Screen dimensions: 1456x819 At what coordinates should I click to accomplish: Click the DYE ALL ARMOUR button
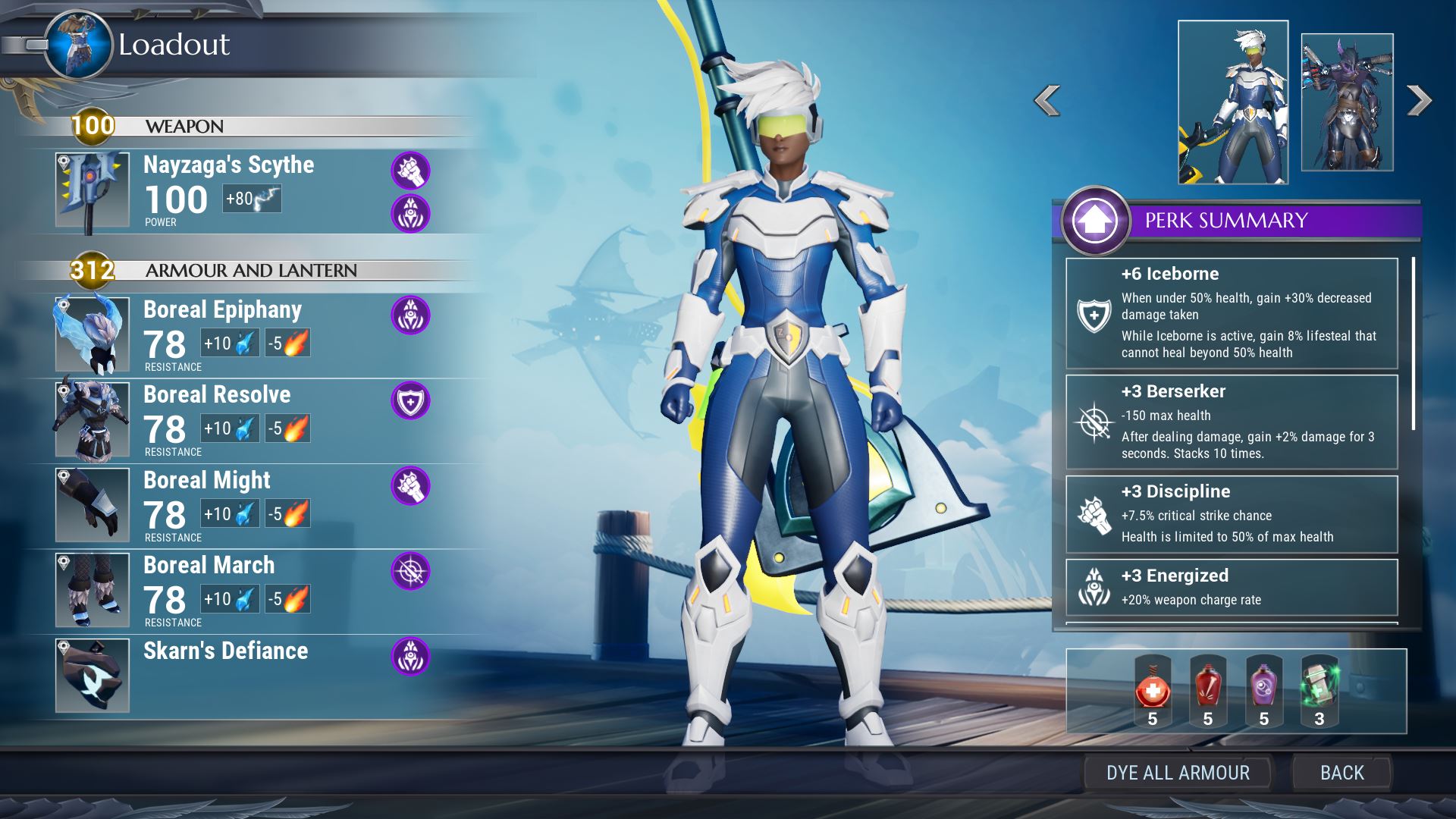point(1177,773)
